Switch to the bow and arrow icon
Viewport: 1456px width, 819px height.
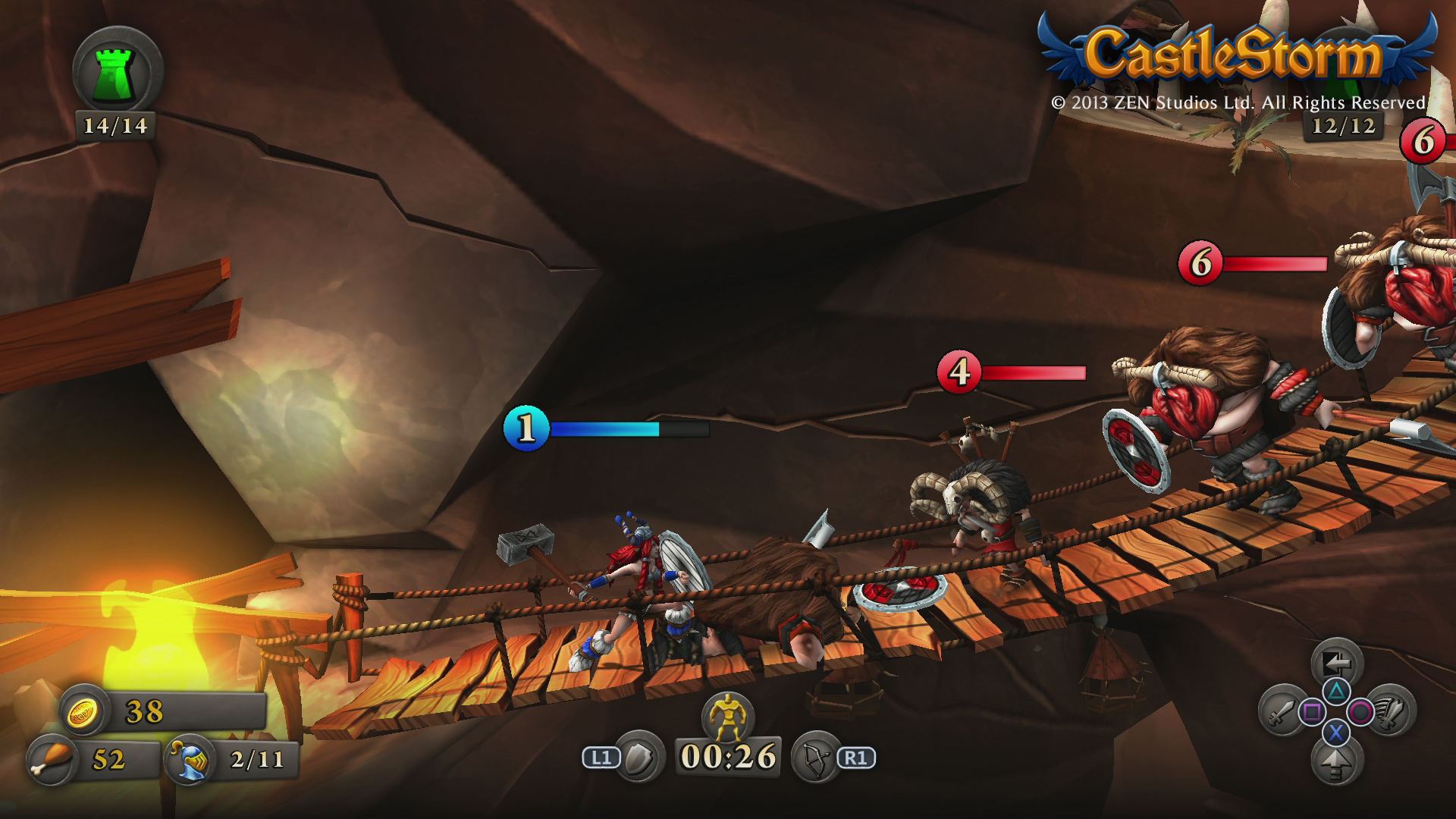814,757
